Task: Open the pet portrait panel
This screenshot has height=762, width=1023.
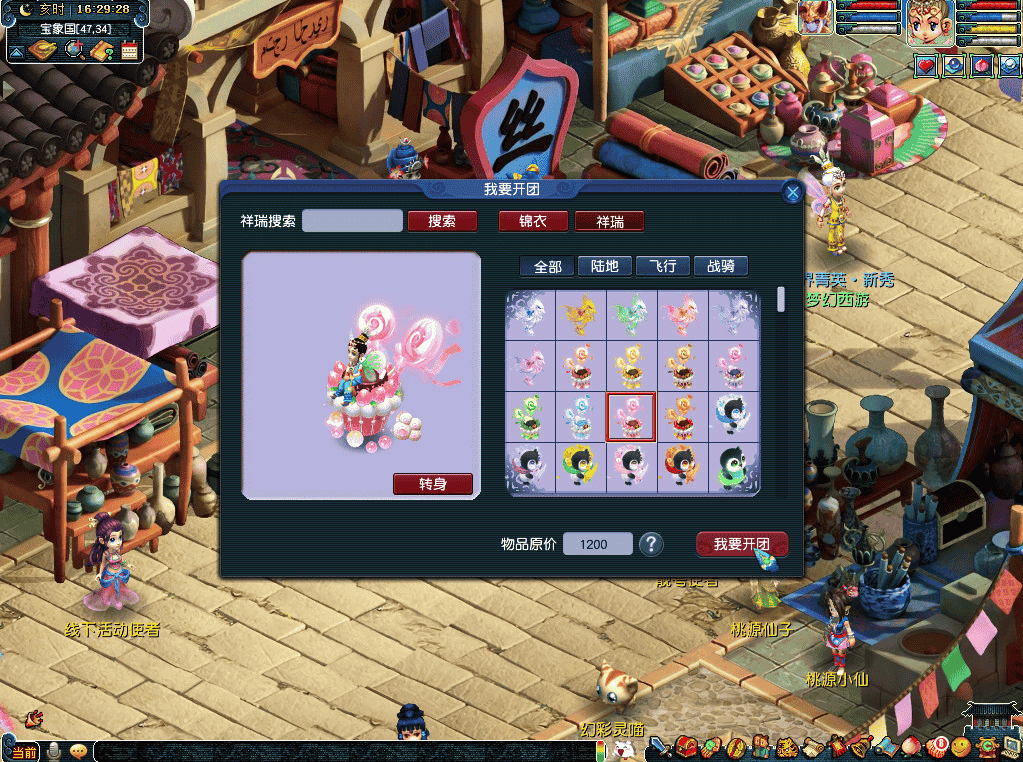Action: (x=814, y=18)
